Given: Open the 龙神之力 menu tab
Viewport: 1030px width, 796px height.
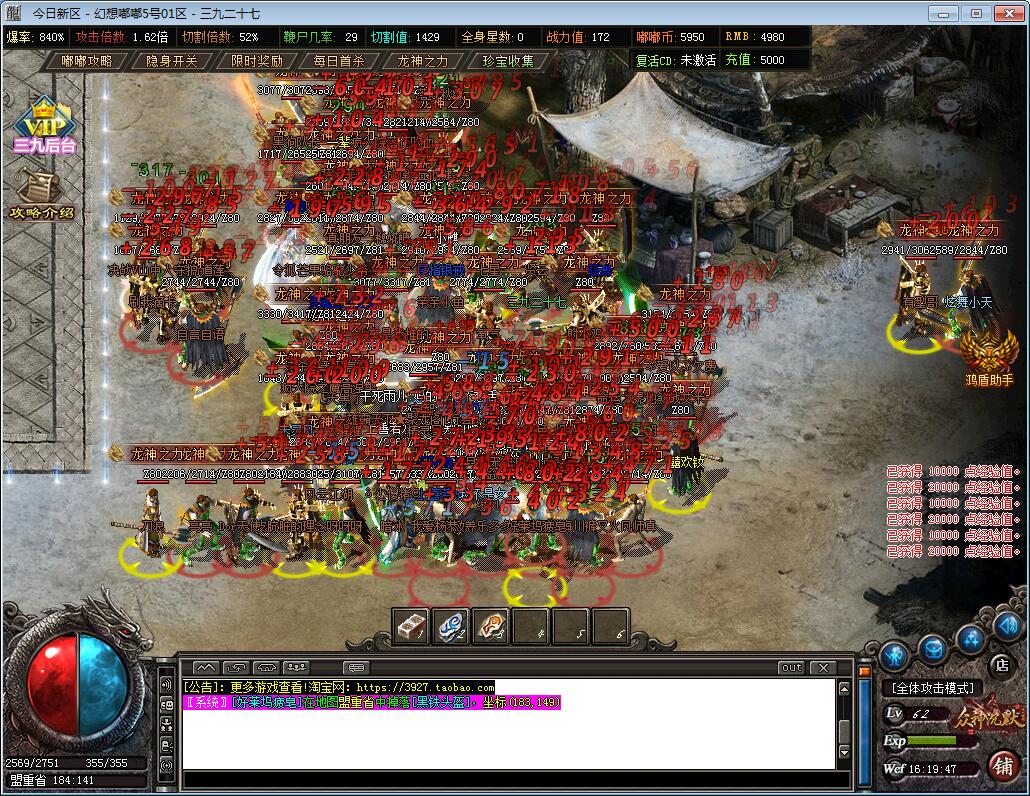Looking at the screenshot, I should (x=423, y=61).
